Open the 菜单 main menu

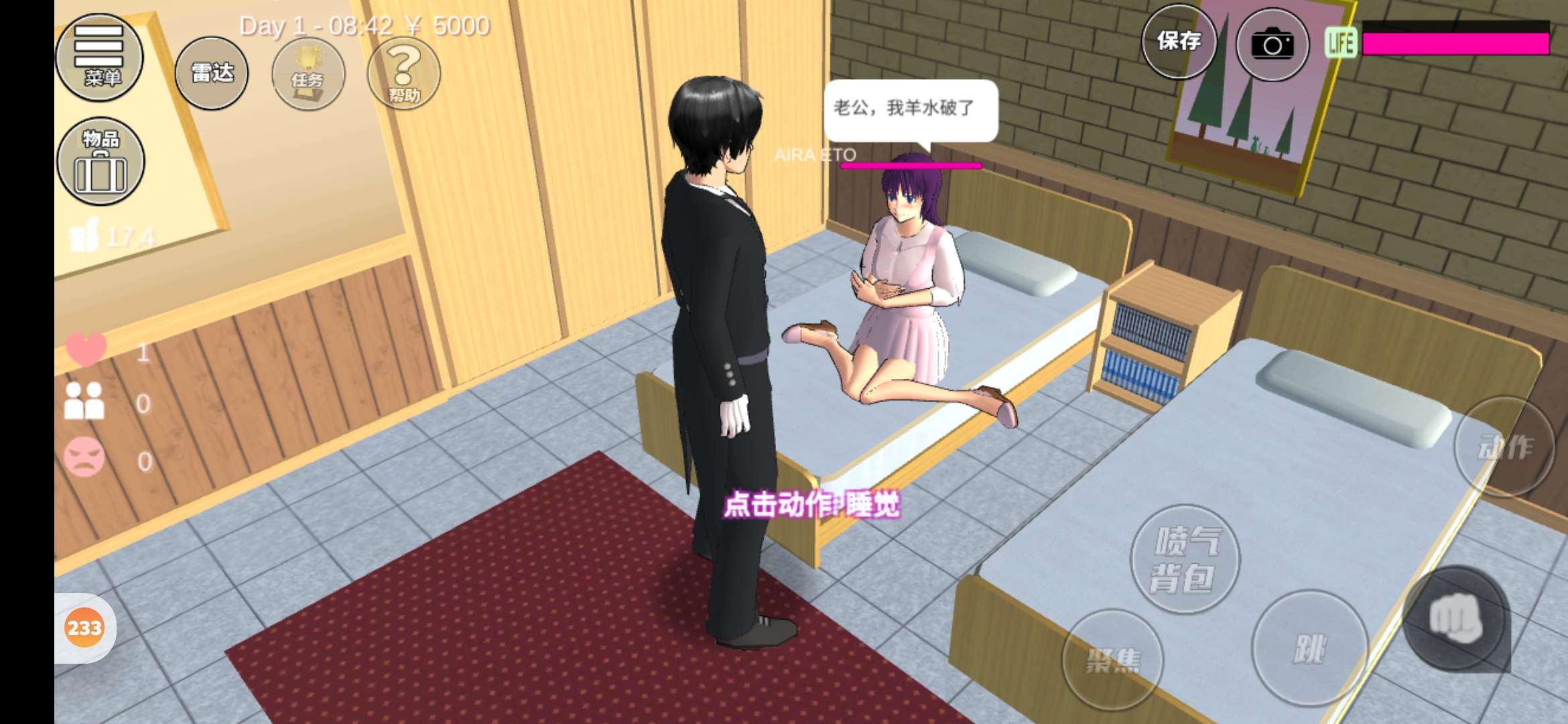tap(99, 57)
